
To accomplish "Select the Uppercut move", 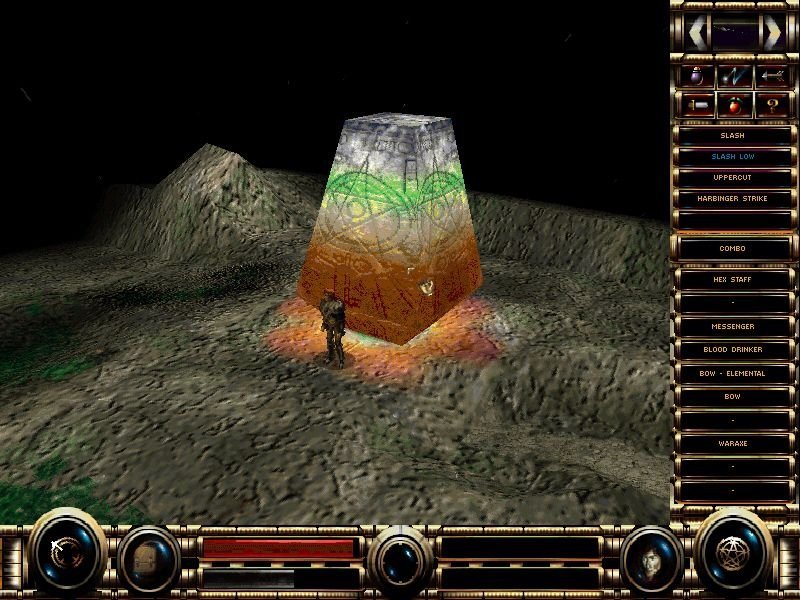I will point(732,178).
